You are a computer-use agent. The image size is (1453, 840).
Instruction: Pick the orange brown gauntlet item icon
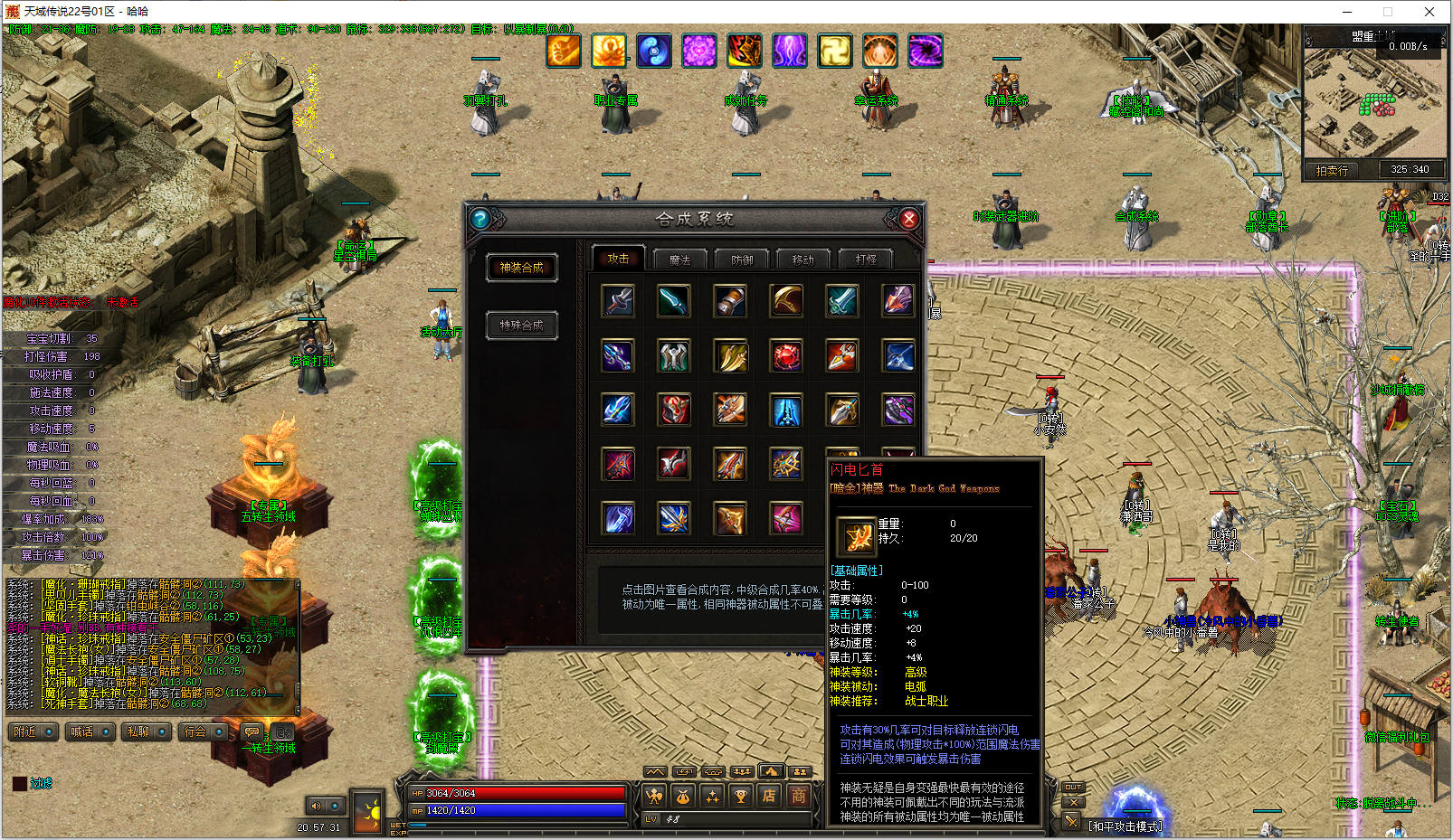(x=730, y=301)
